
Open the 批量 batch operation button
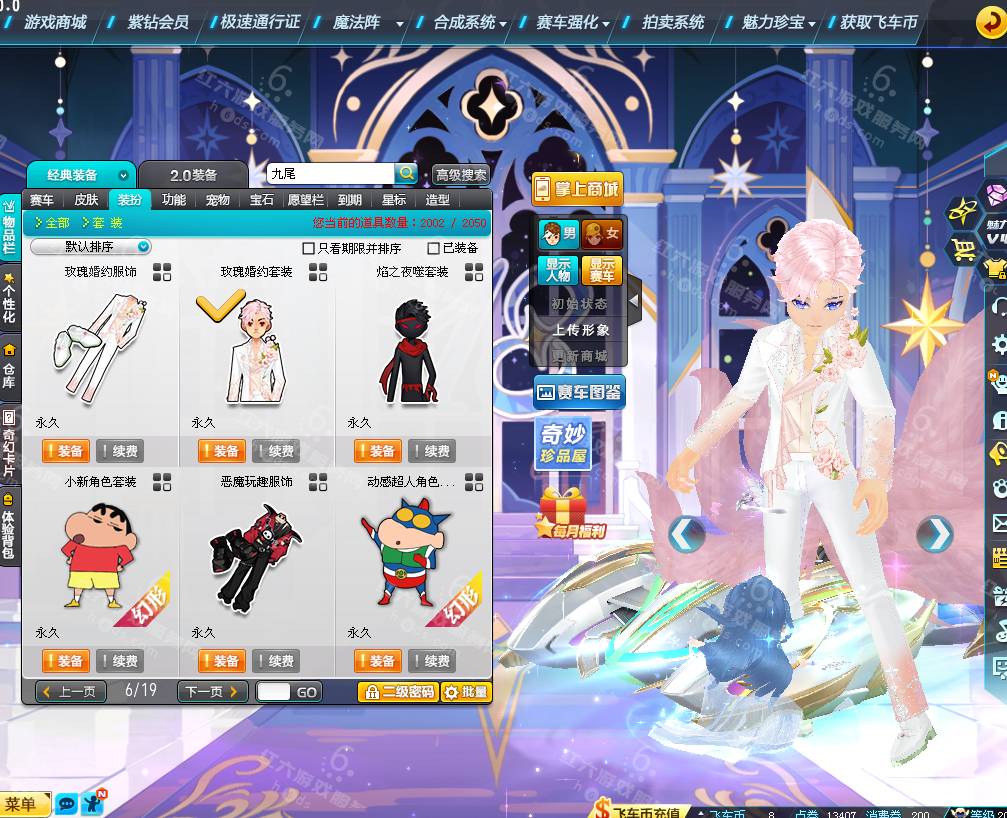click(x=466, y=692)
